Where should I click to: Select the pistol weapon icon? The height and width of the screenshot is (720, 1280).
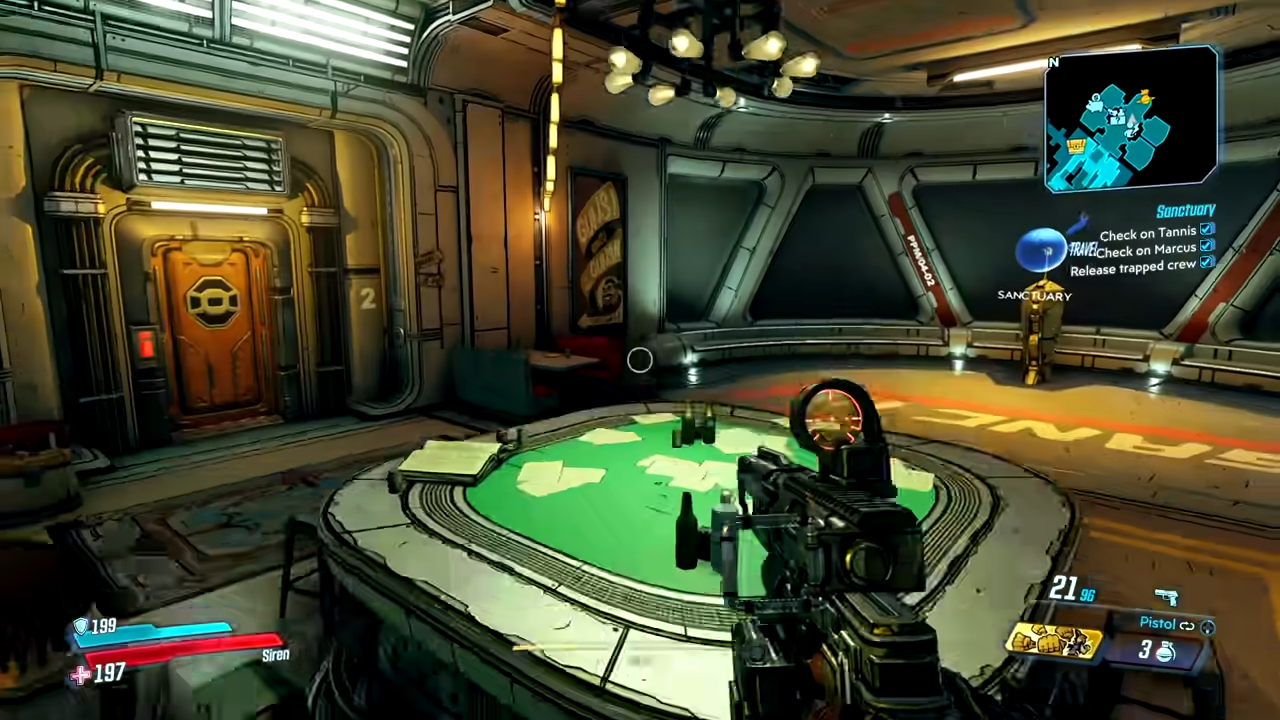tap(1167, 596)
